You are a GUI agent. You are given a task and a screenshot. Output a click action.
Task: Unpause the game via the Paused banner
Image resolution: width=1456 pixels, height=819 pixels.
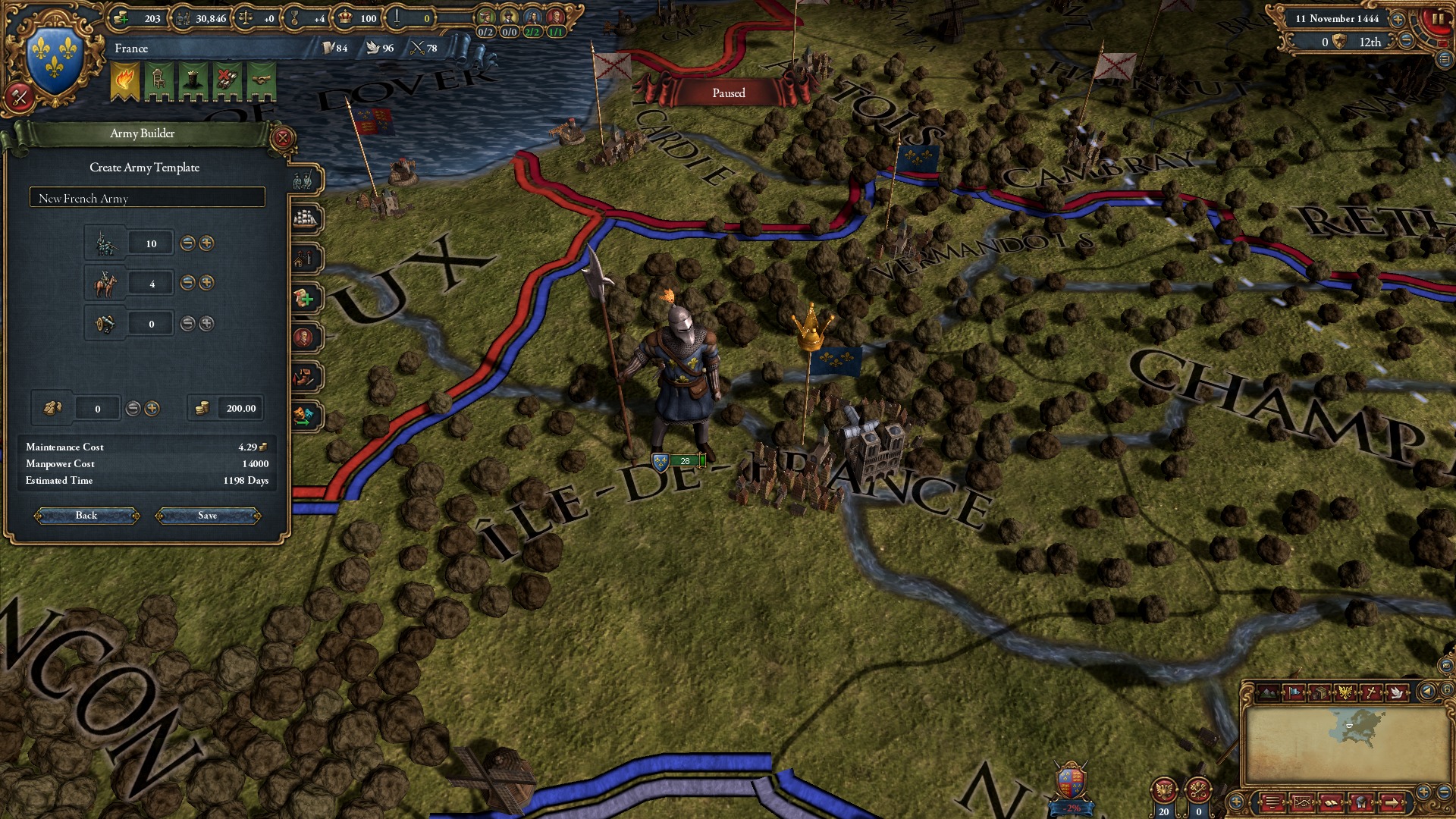726,93
